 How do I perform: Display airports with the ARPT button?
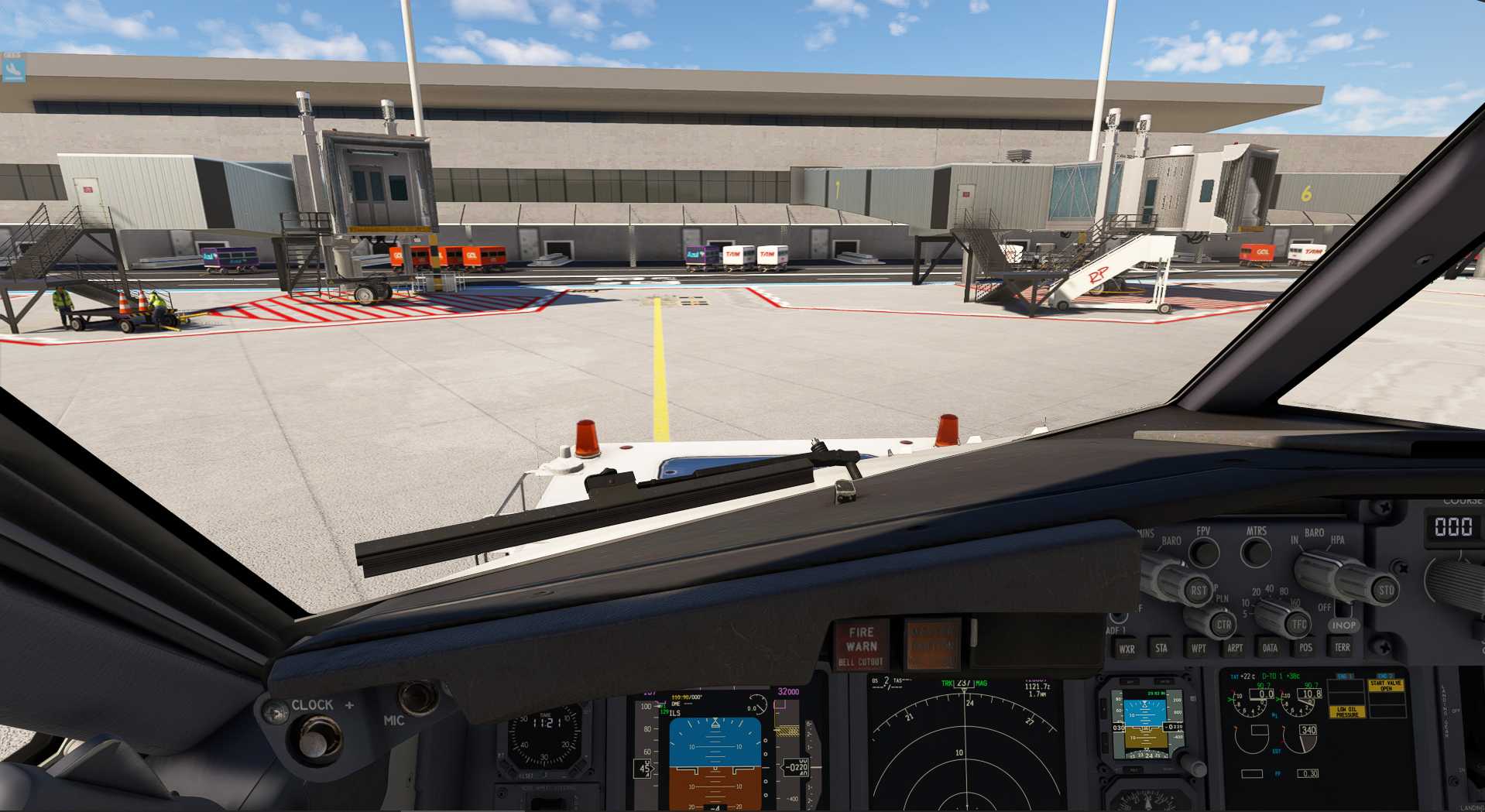(x=1234, y=649)
